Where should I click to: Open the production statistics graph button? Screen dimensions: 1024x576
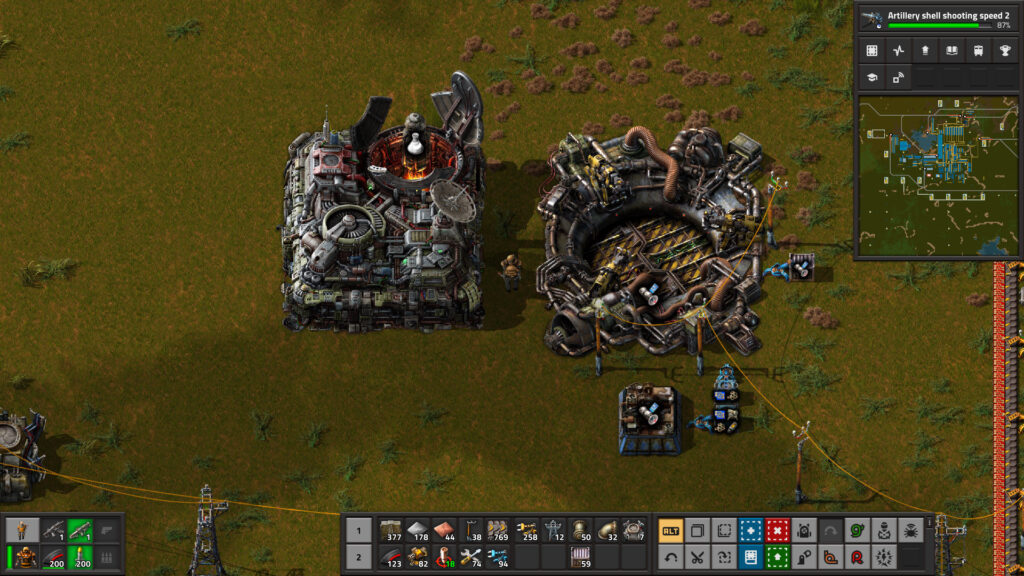pyautogui.click(x=898, y=51)
